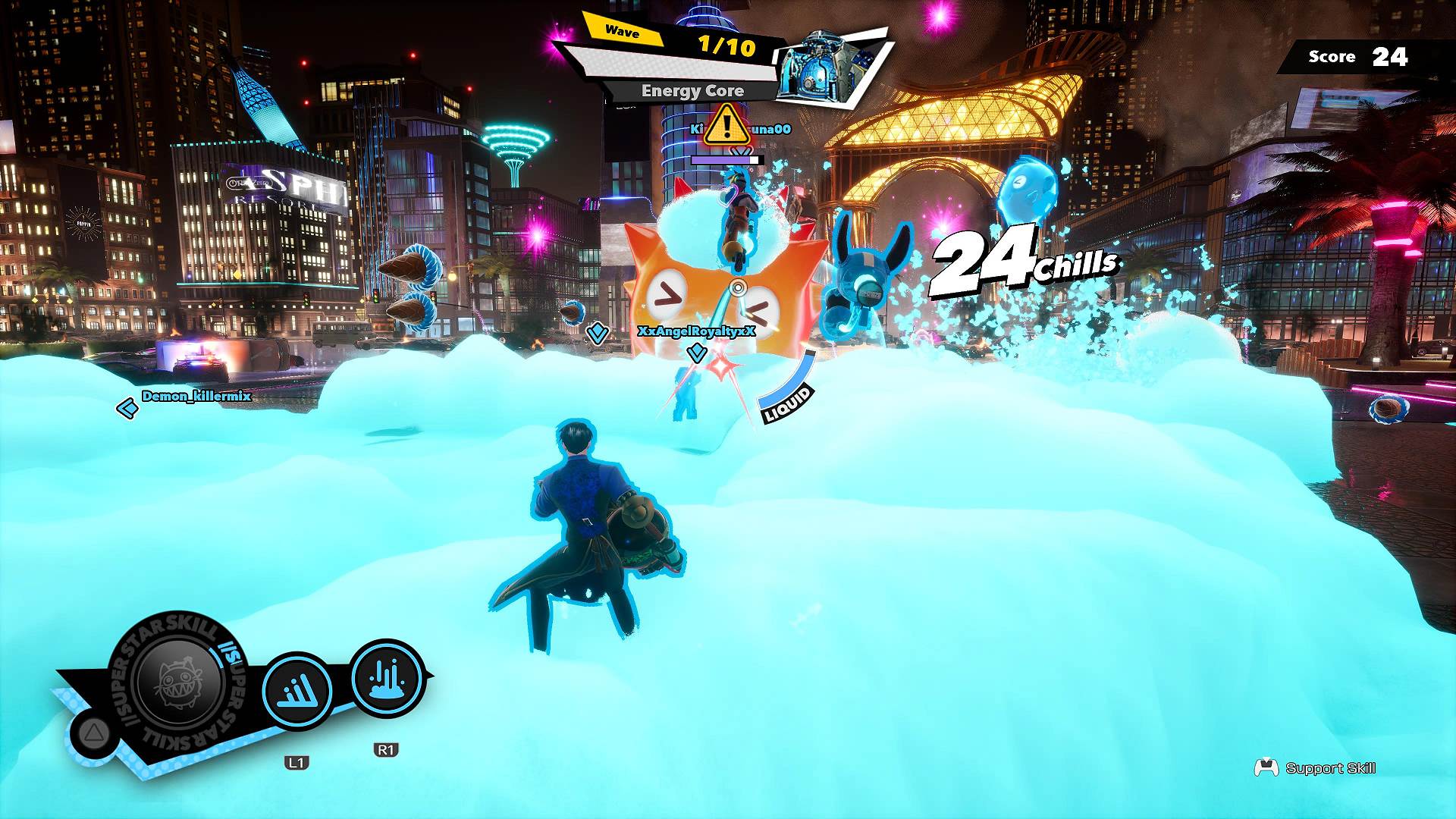The width and height of the screenshot is (1456, 819).
Task: Click the yellow warning triangle above Ki...una00
Action: pos(726,129)
